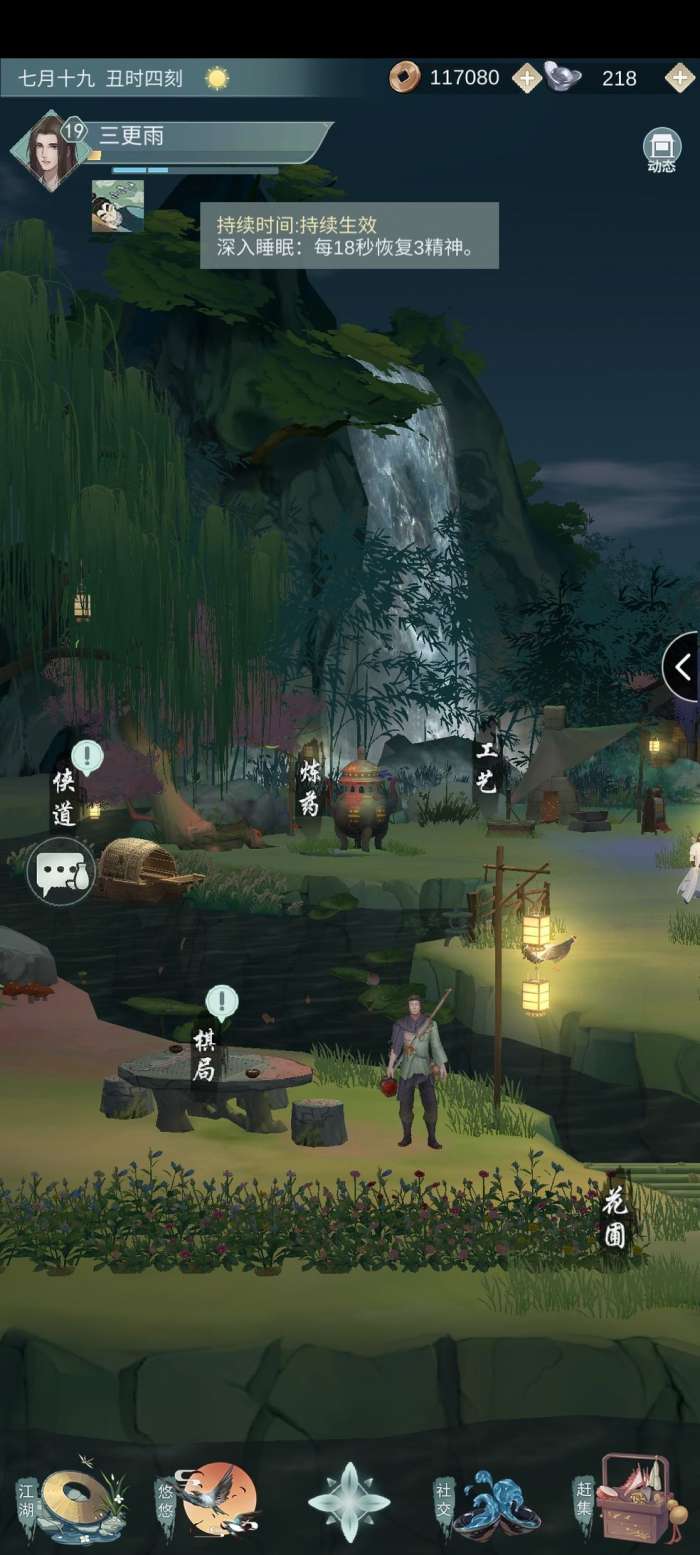Add more silver ingots with plus button

tap(680, 78)
